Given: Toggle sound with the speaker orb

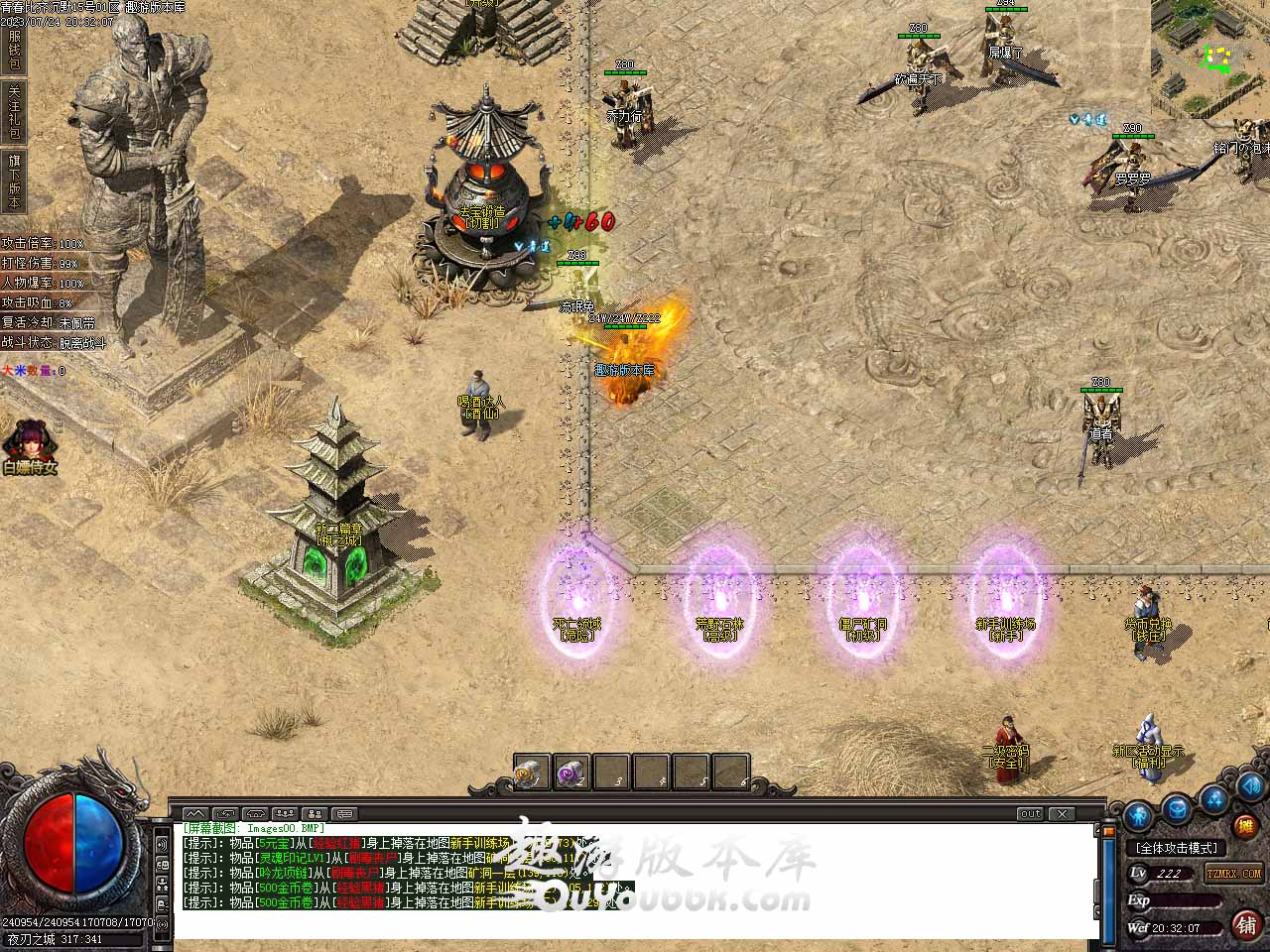Looking at the screenshot, I should [1248, 787].
